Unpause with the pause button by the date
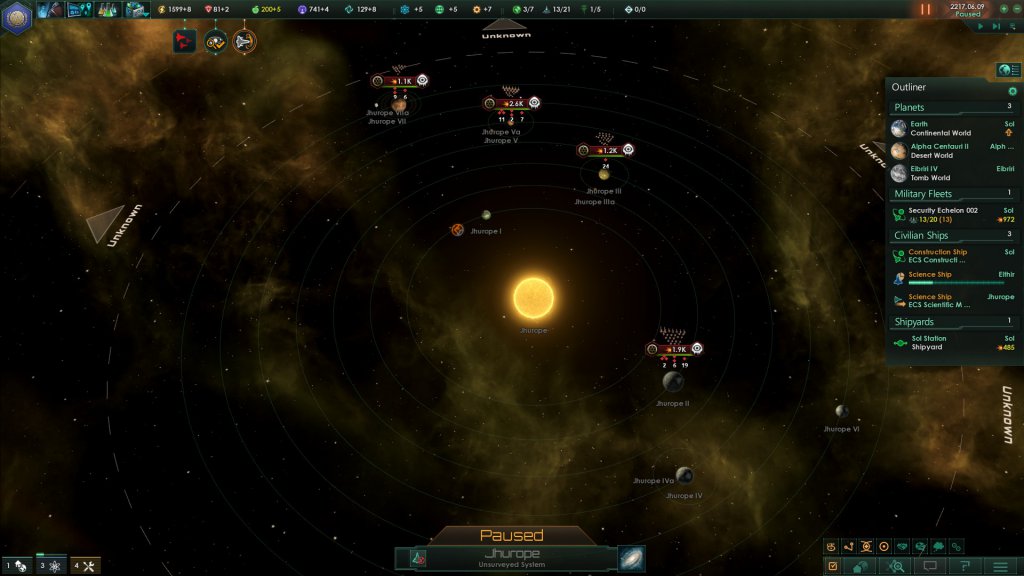Screen dimensions: 1024x576 [925, 9]
